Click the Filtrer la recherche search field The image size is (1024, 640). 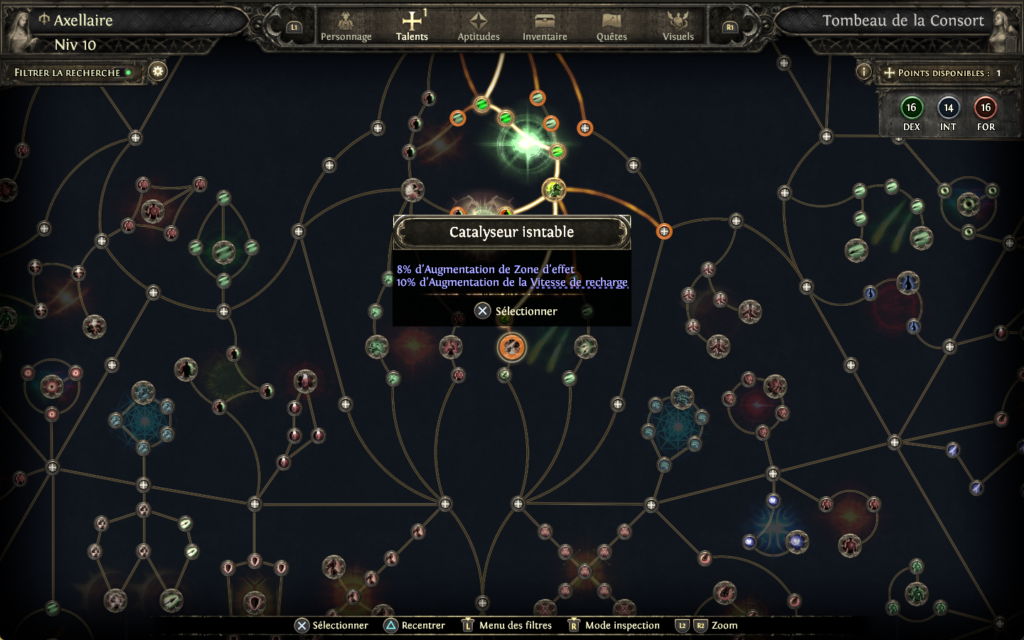[72, 72]
